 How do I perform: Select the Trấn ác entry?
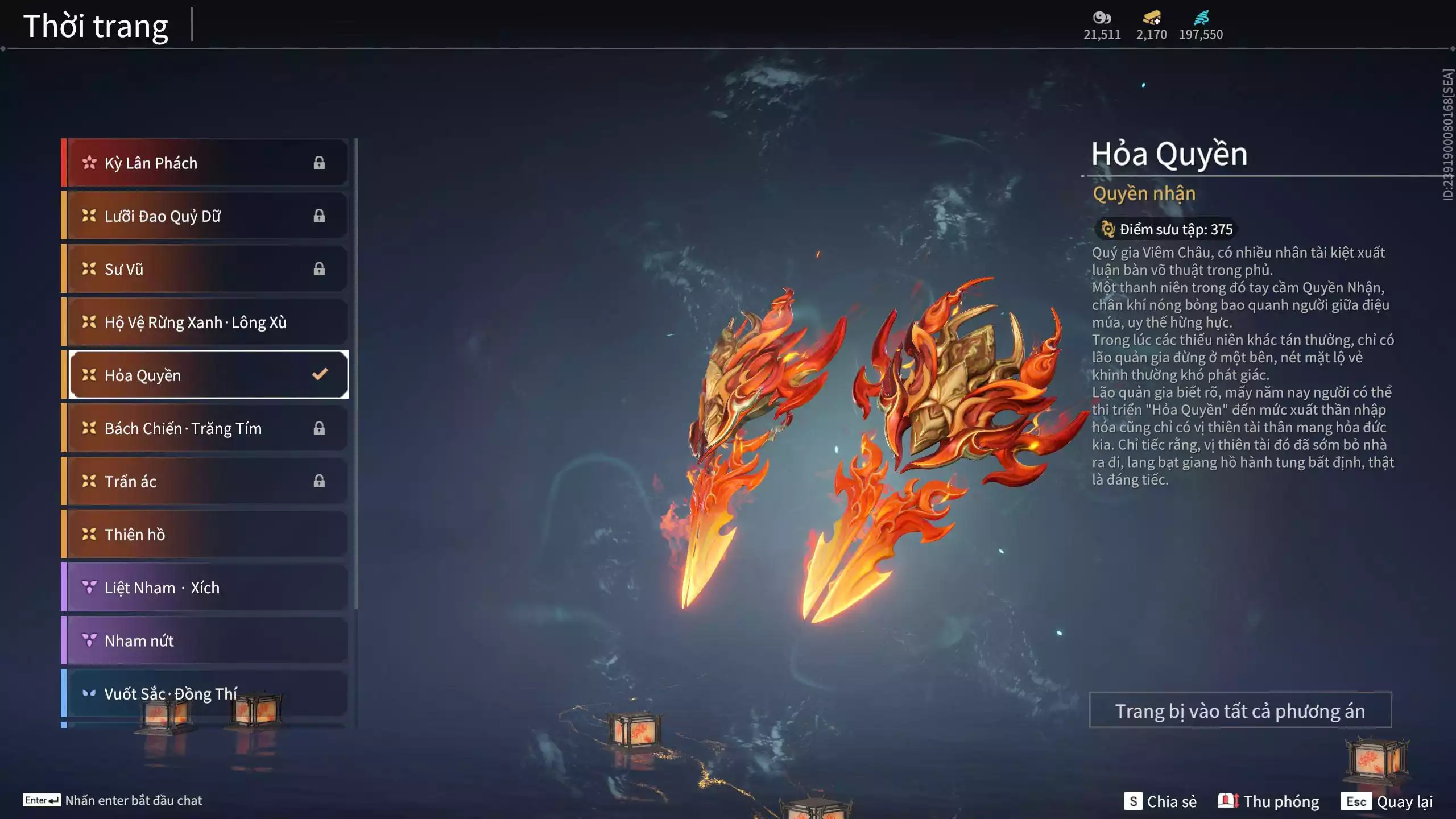205,481
